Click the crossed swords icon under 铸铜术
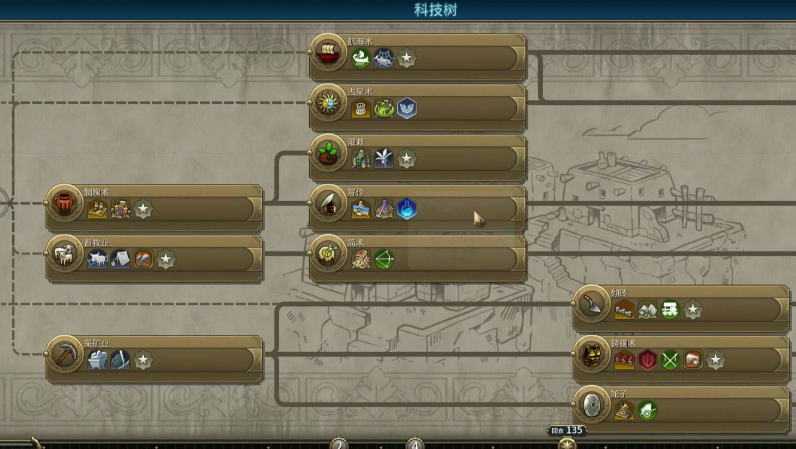796x449 pixels. coord(670,360)
